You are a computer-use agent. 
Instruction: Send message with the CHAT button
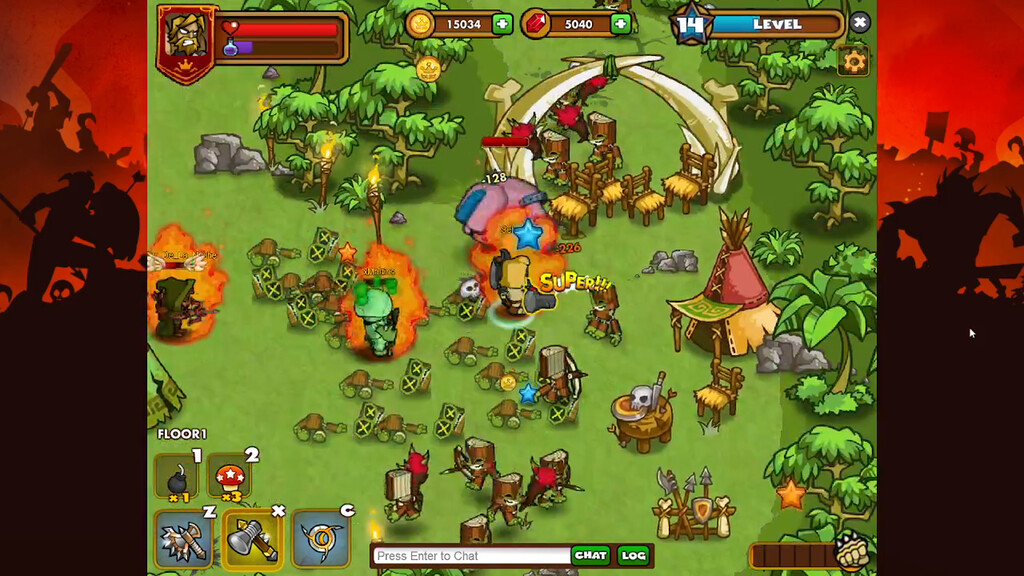pos(591,555)
